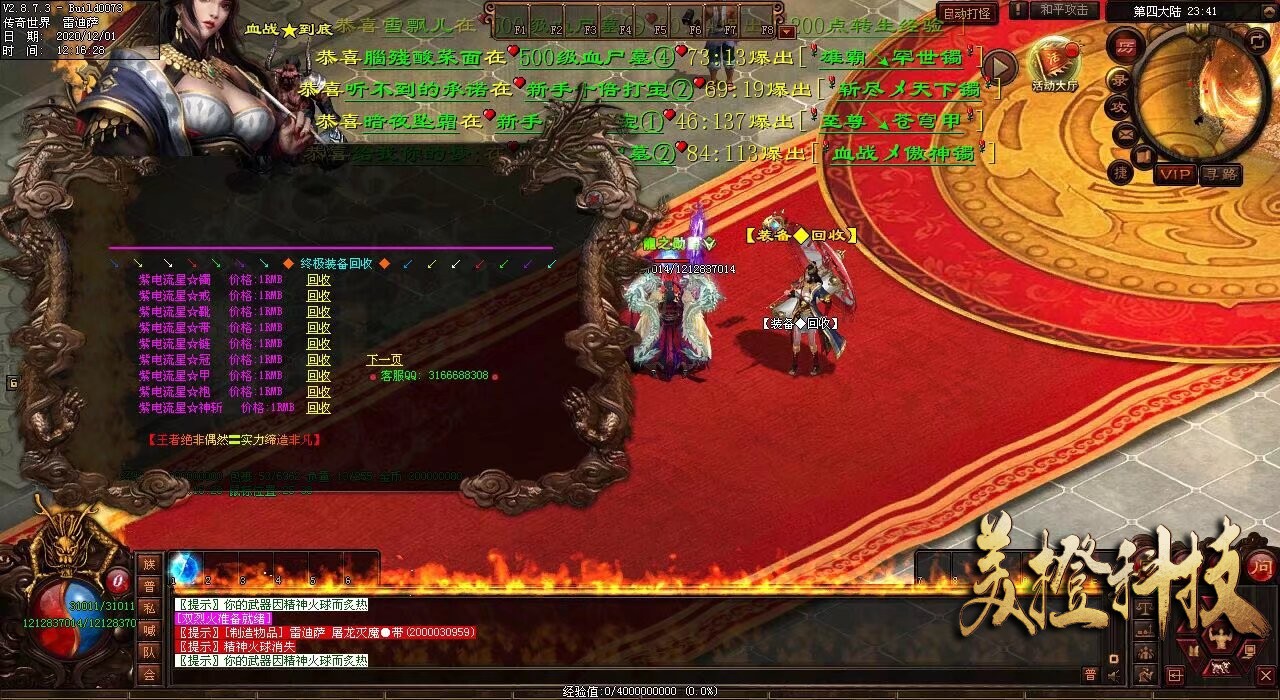Select the 喊 shout chat channel
This screenshot has height=700, width=1280.
(x=149, y=630)
